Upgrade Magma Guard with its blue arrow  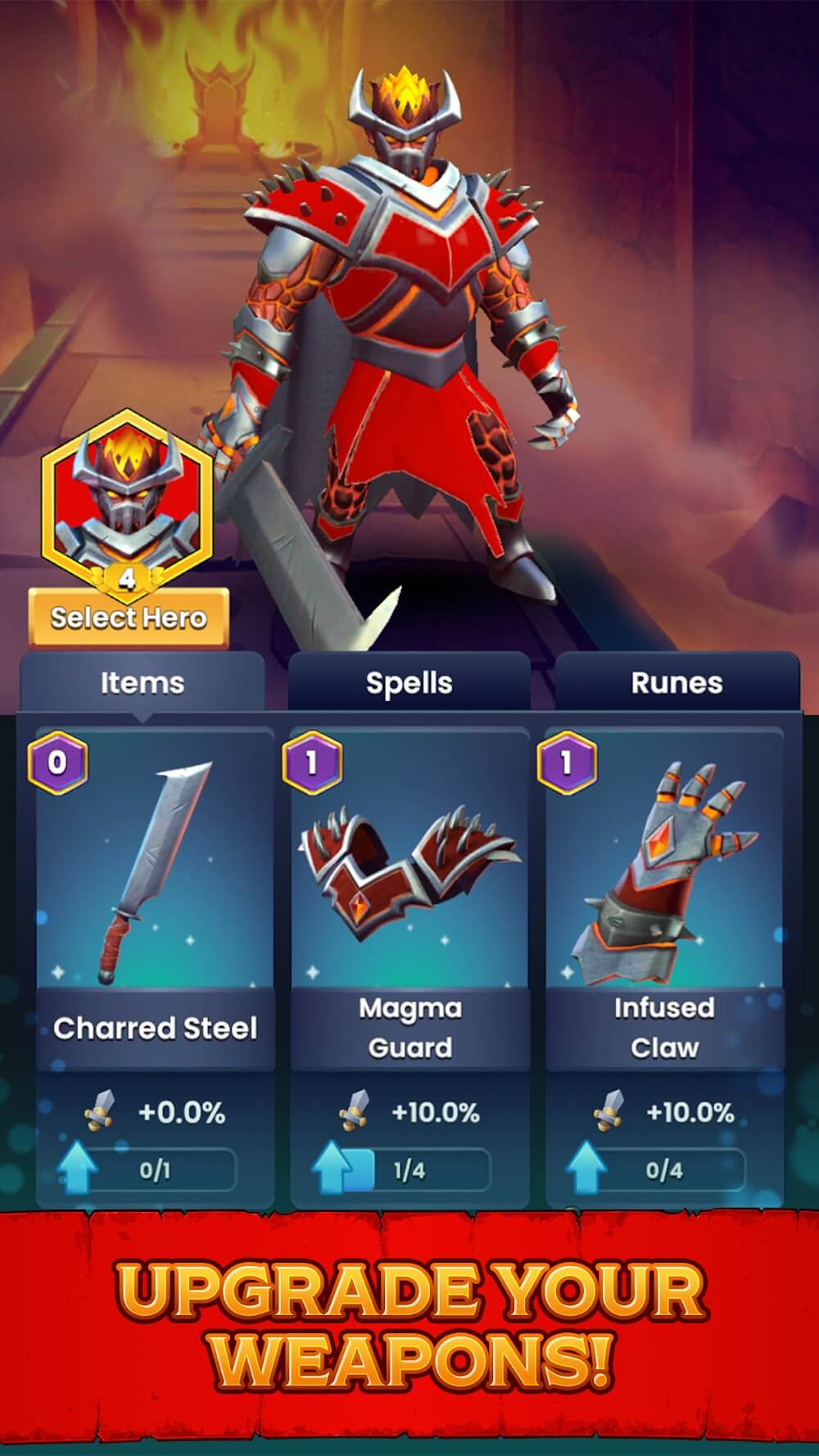(333, 1167)
